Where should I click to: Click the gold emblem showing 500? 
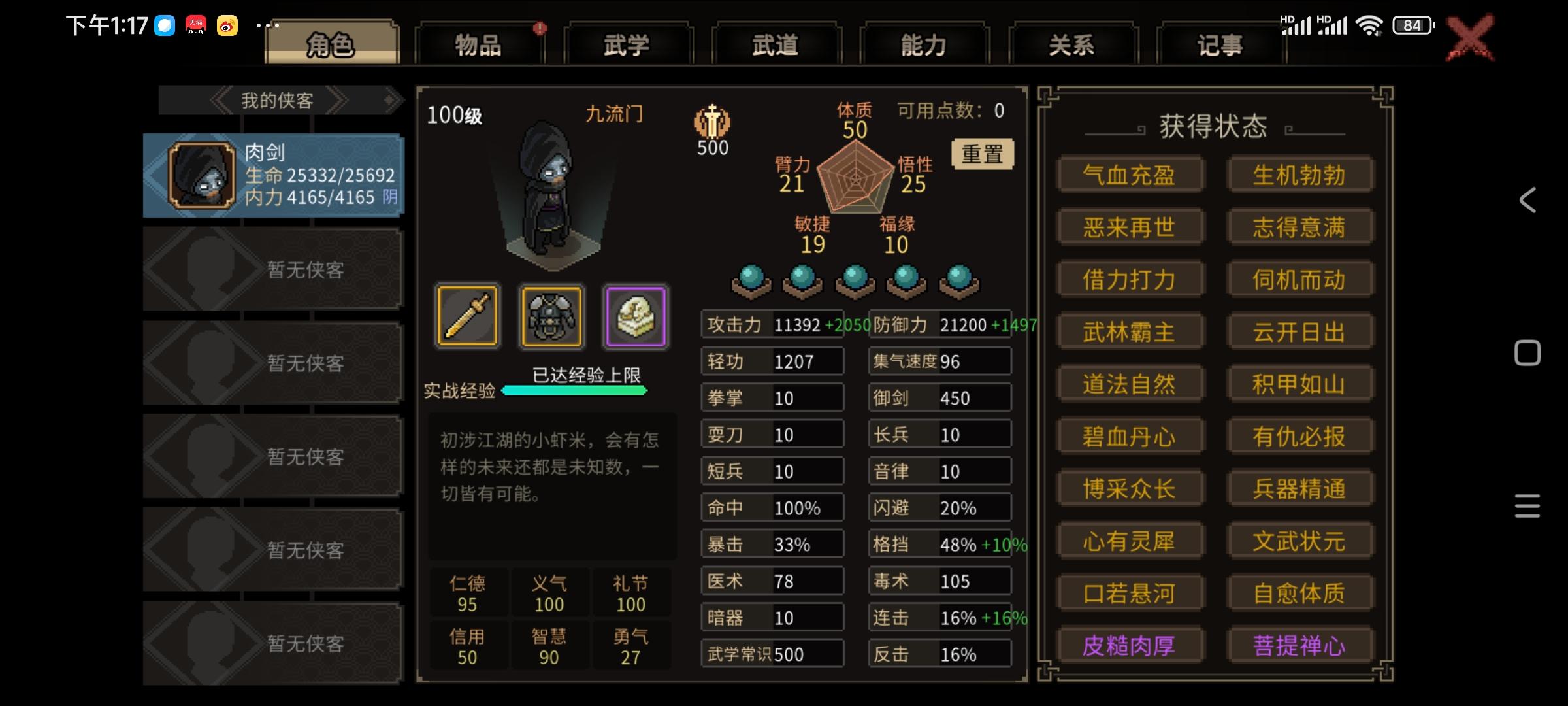pyautogui.click(x=712, y=124)
